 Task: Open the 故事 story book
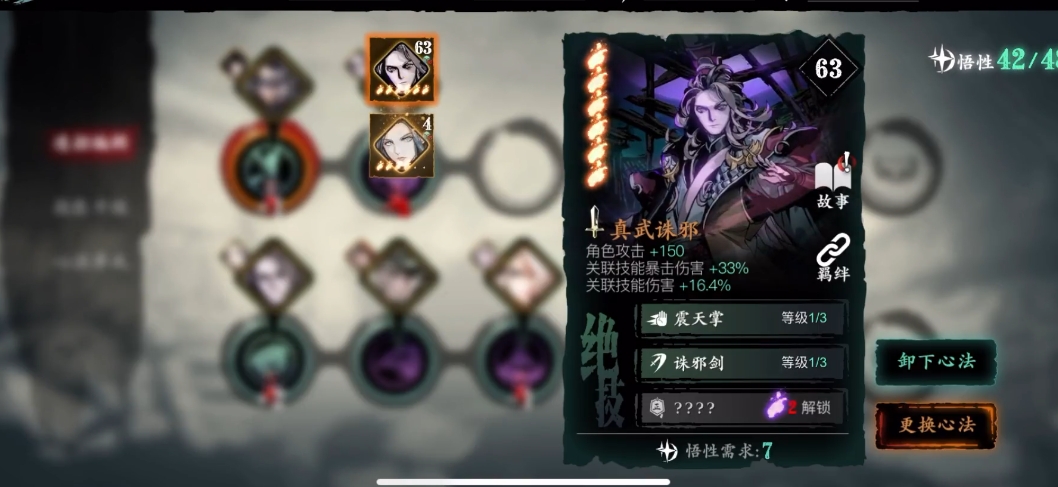point(832,182)
